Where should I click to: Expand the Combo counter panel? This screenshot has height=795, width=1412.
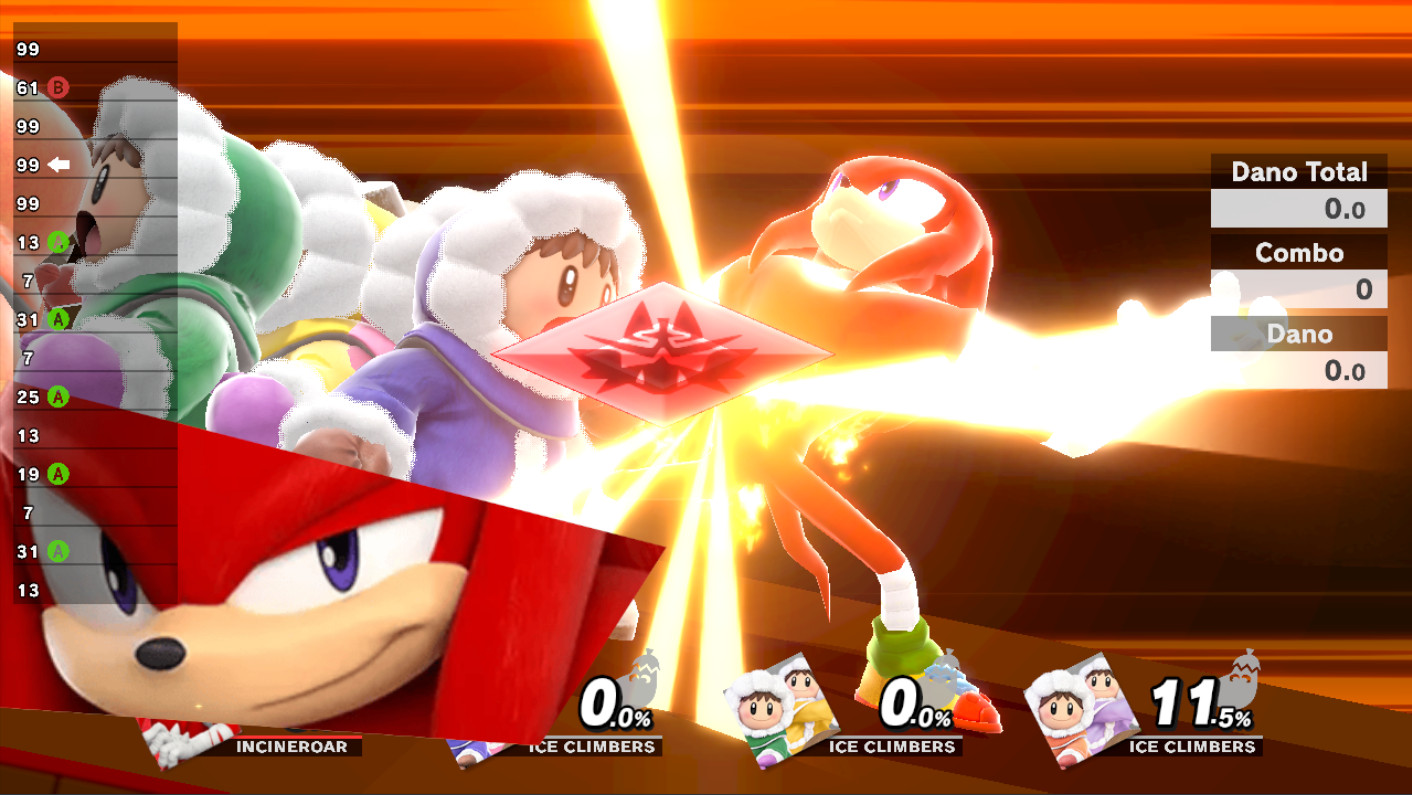click(1299, 253)
